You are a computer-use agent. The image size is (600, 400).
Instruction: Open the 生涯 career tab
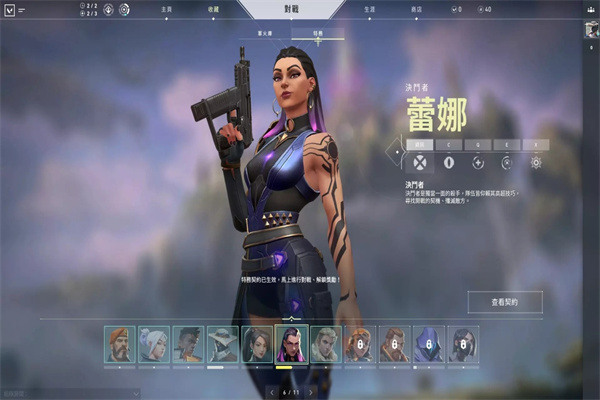coord(370,10)
